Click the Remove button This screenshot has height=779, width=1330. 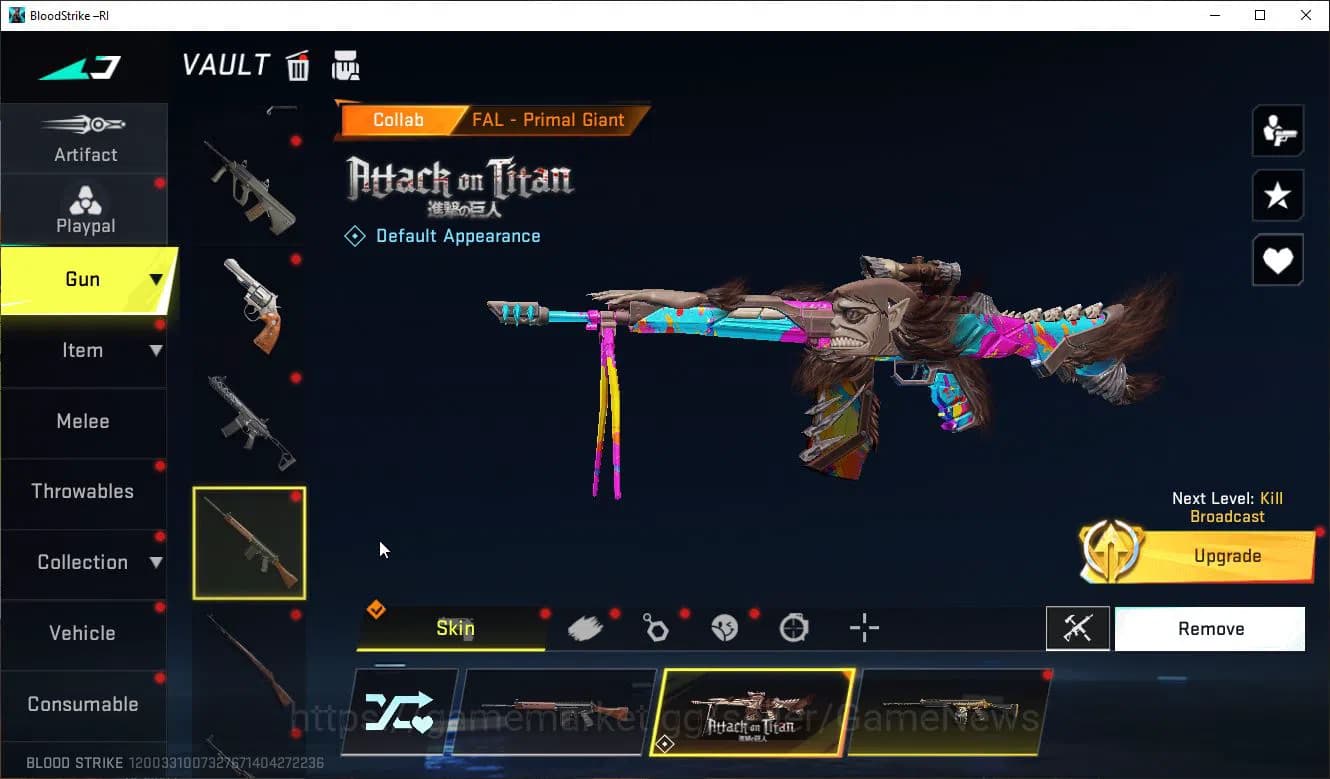tap(1210, 628)
